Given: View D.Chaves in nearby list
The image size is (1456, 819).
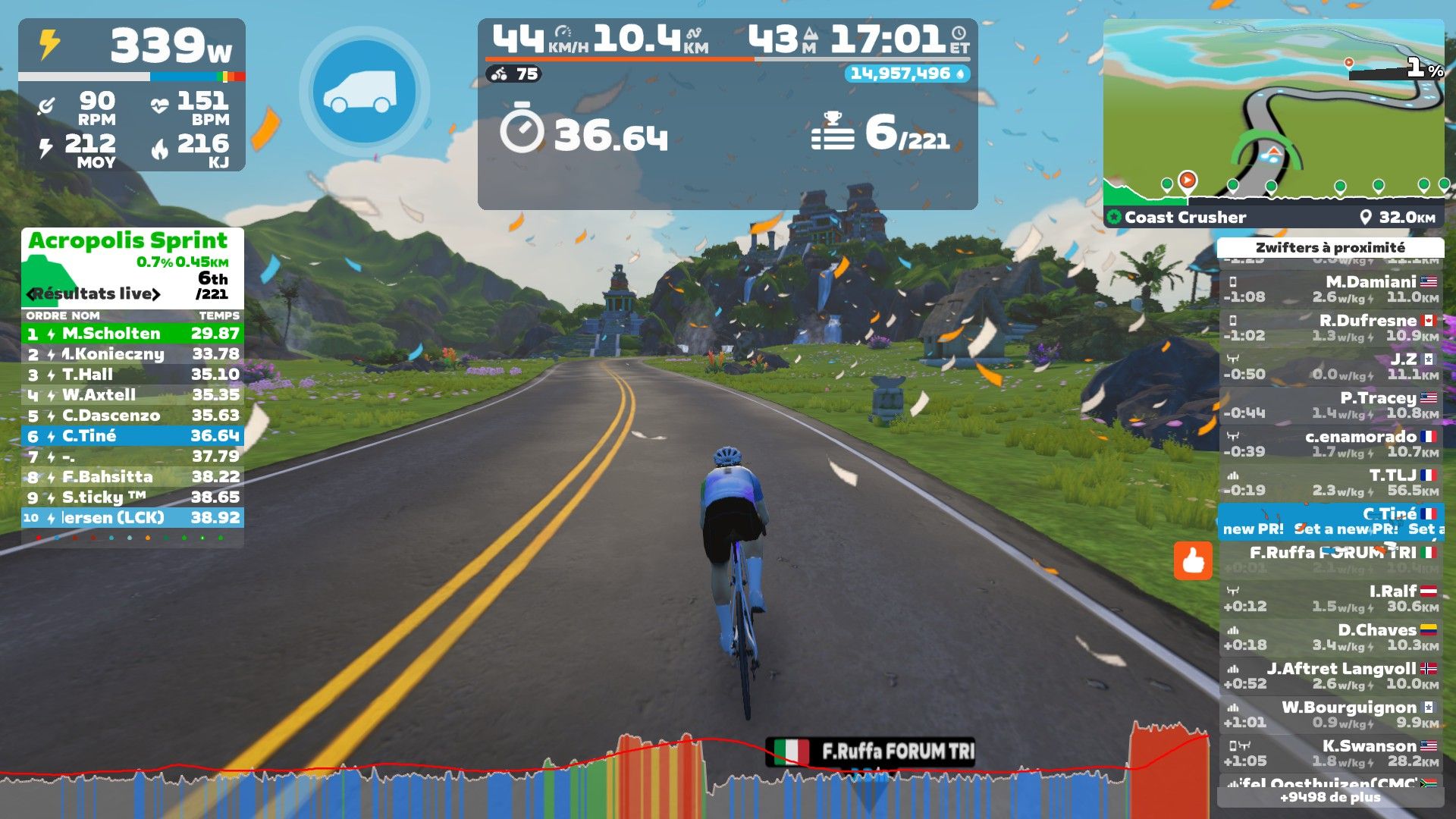Looking at the screenshot, I should point(1330,637).
